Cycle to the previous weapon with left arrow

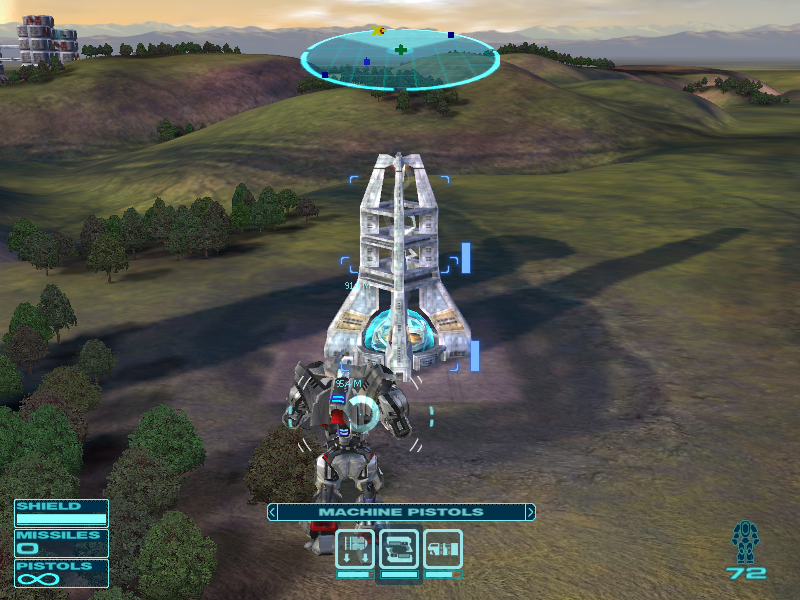[x=272, y=512]
